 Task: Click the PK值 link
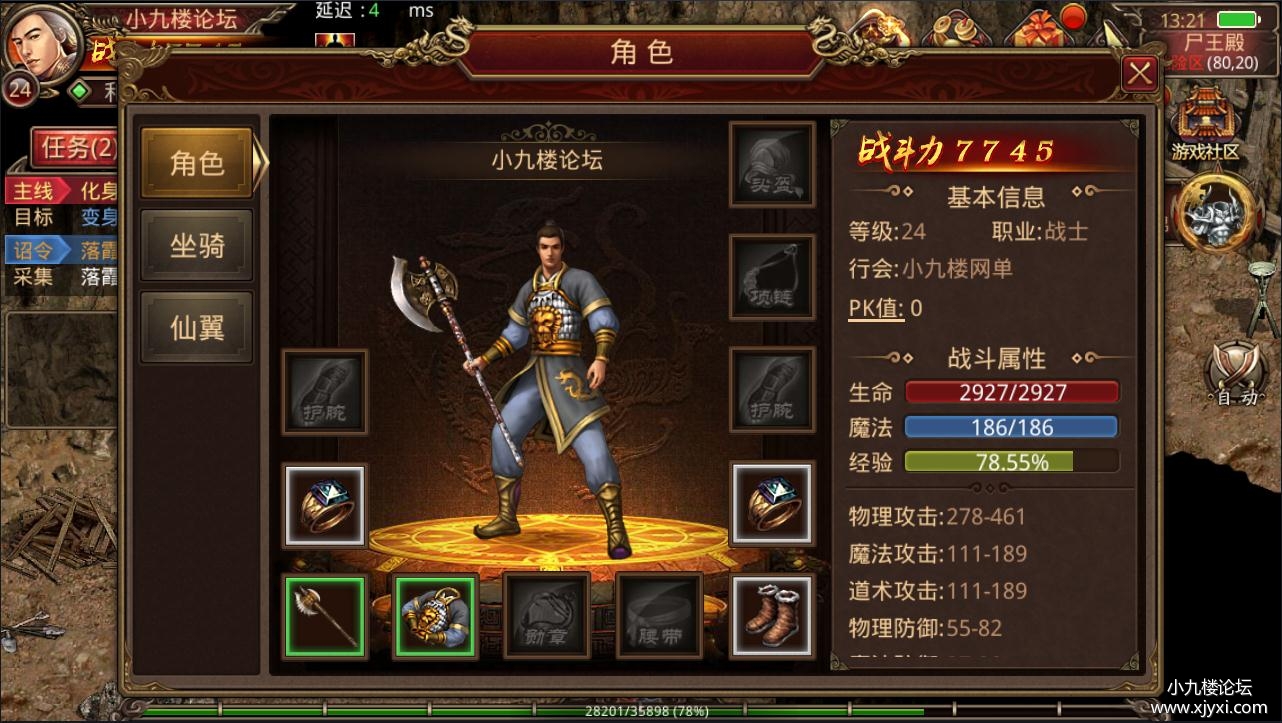876,308
